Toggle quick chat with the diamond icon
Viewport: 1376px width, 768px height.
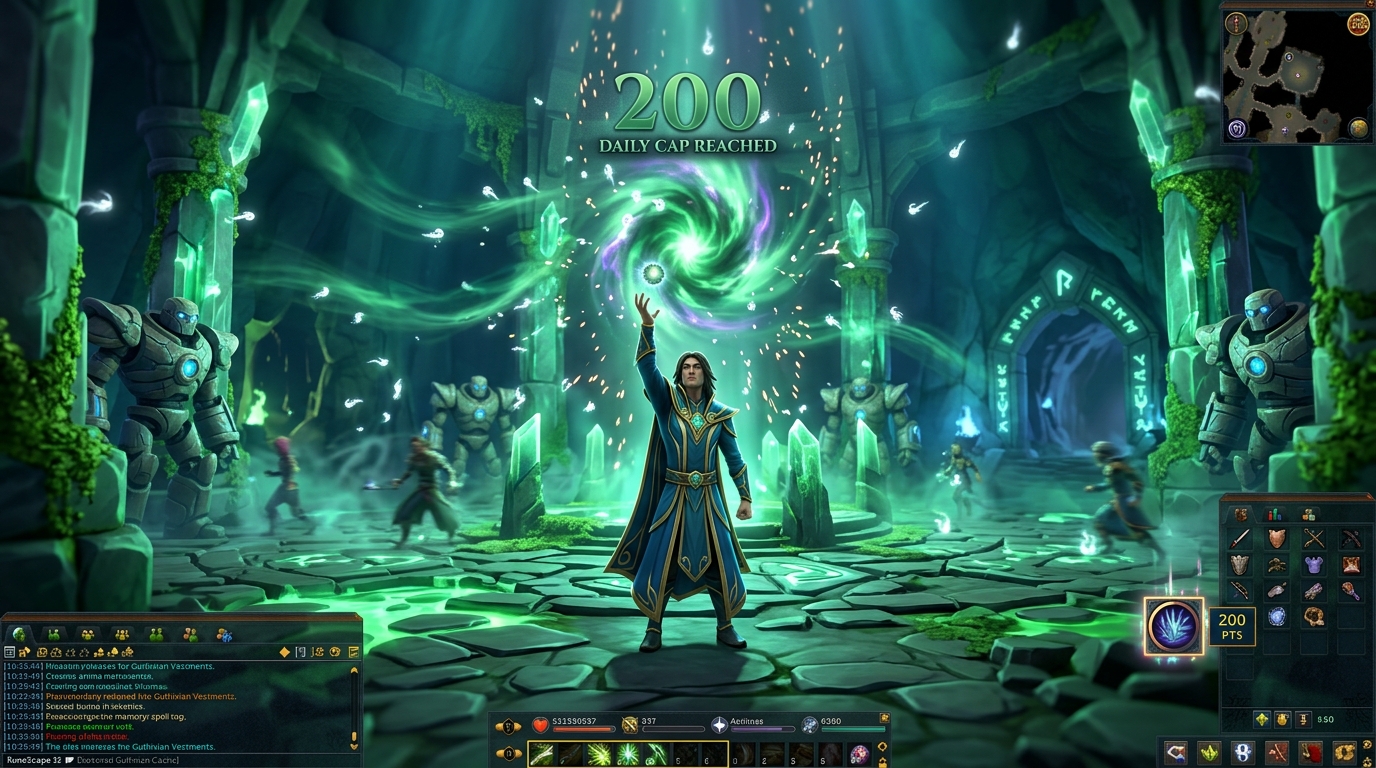[x=284, y=652]
